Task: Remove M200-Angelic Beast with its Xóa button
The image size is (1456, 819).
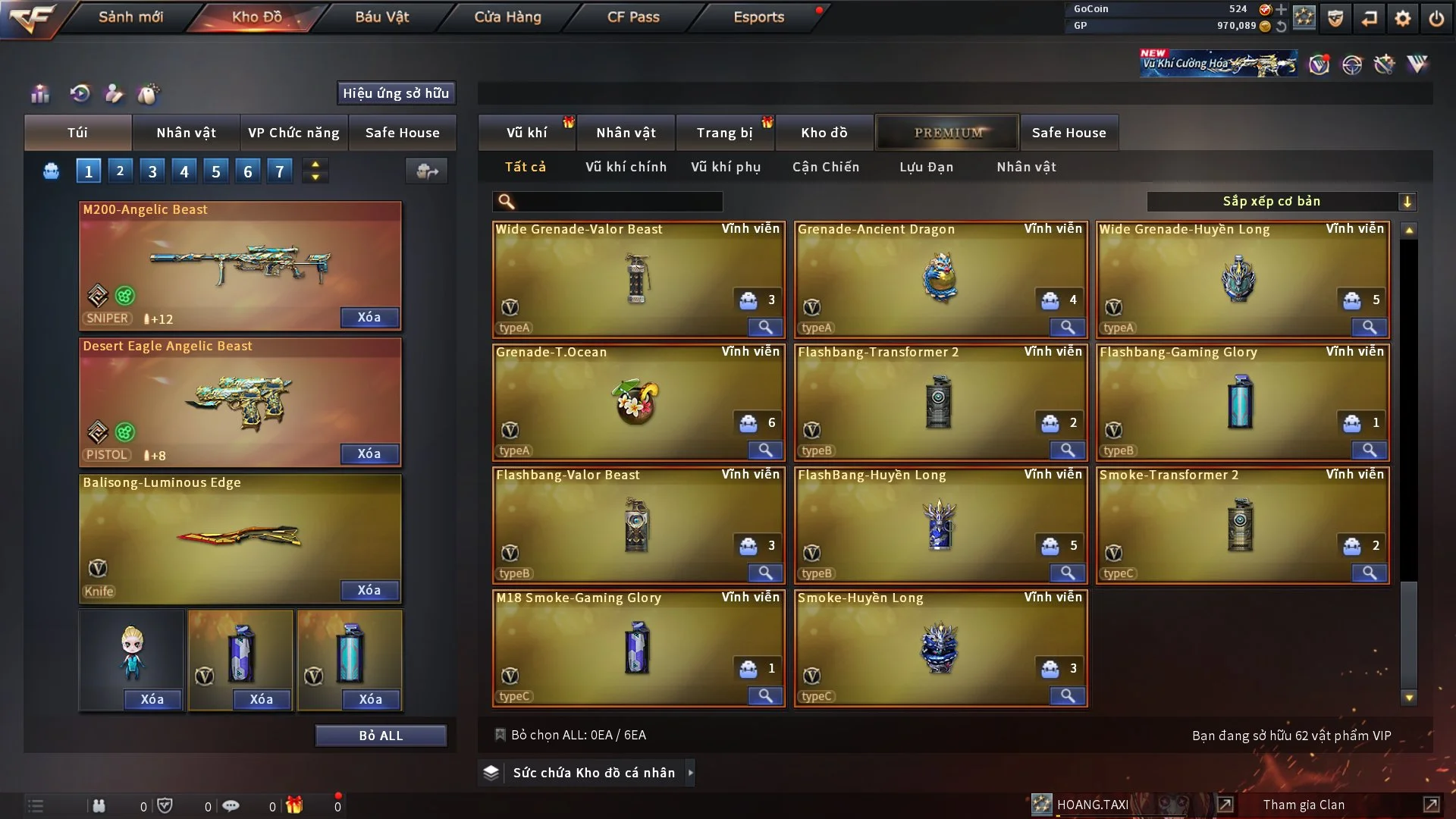Action: 369,317
